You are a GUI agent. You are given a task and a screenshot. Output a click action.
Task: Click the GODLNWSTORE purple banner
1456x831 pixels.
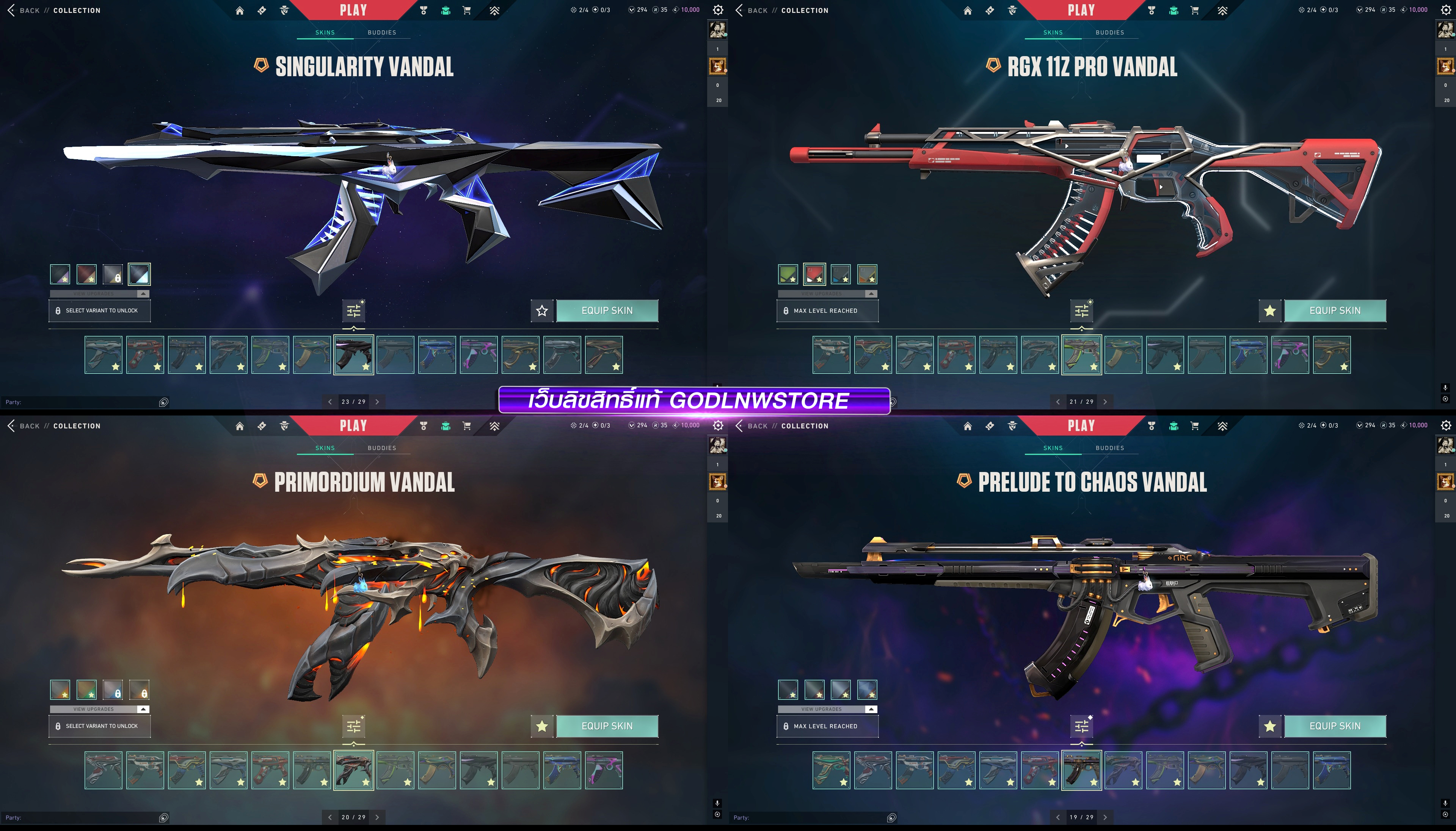[x=694, y=400]
